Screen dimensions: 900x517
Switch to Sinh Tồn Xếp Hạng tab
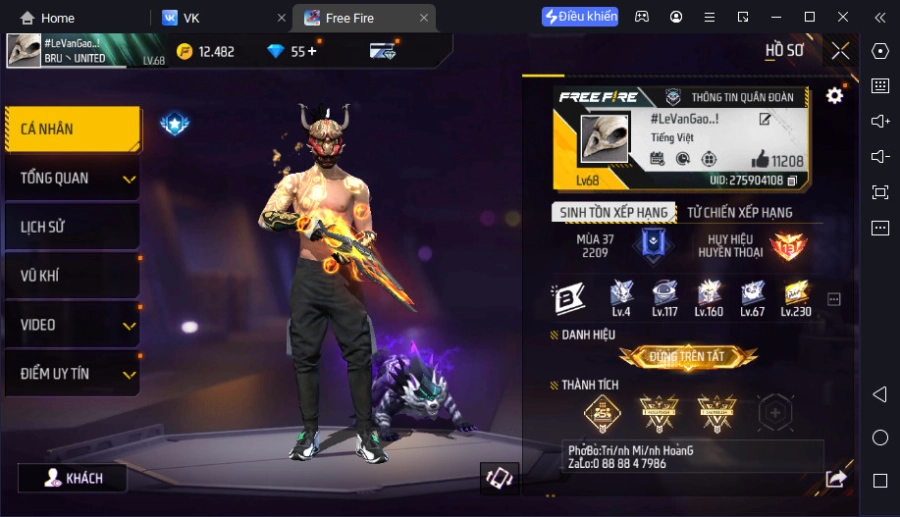point(613,212)
